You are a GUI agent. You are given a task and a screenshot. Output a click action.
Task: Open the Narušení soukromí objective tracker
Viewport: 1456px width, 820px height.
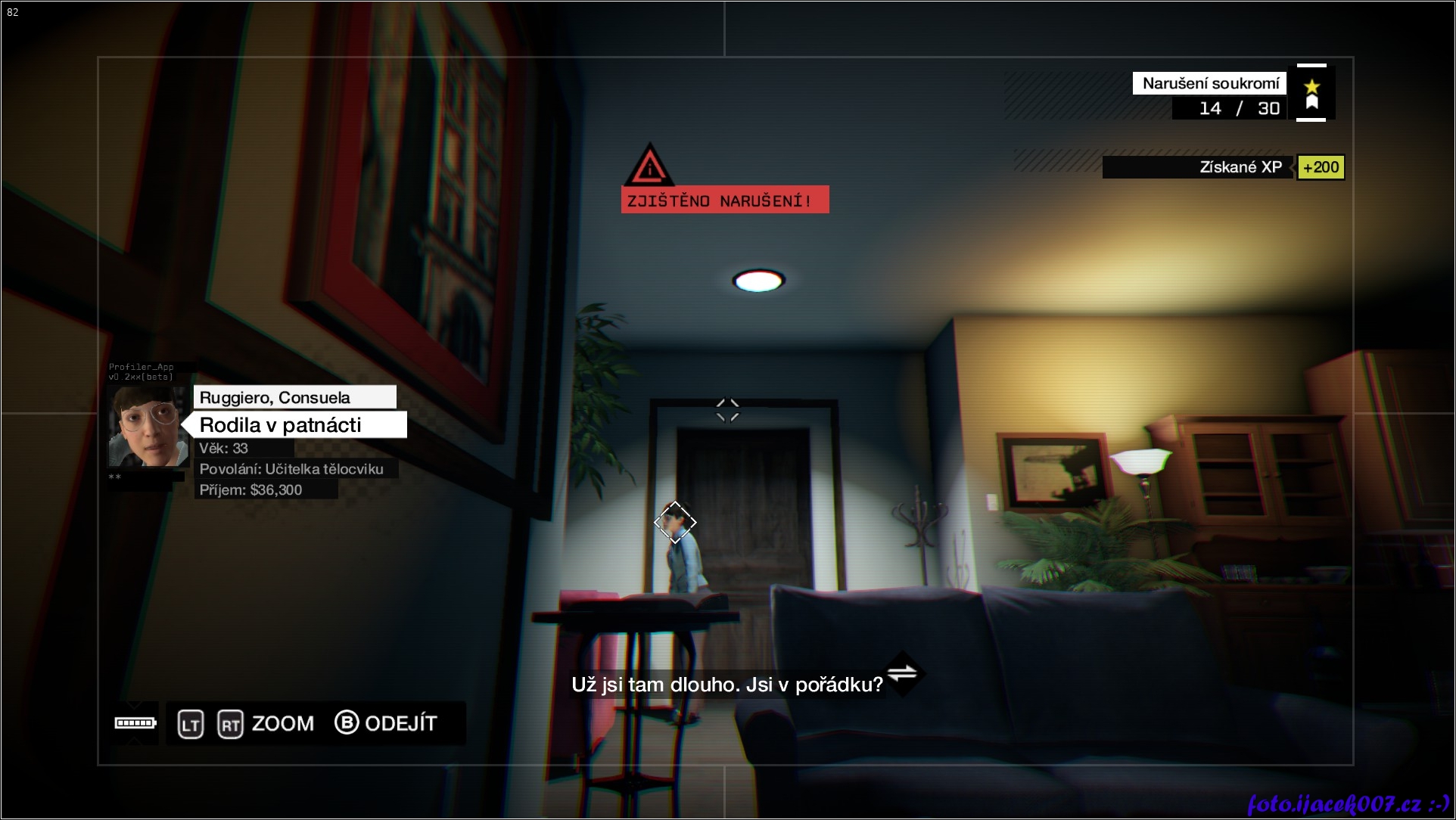[1209, 83]
